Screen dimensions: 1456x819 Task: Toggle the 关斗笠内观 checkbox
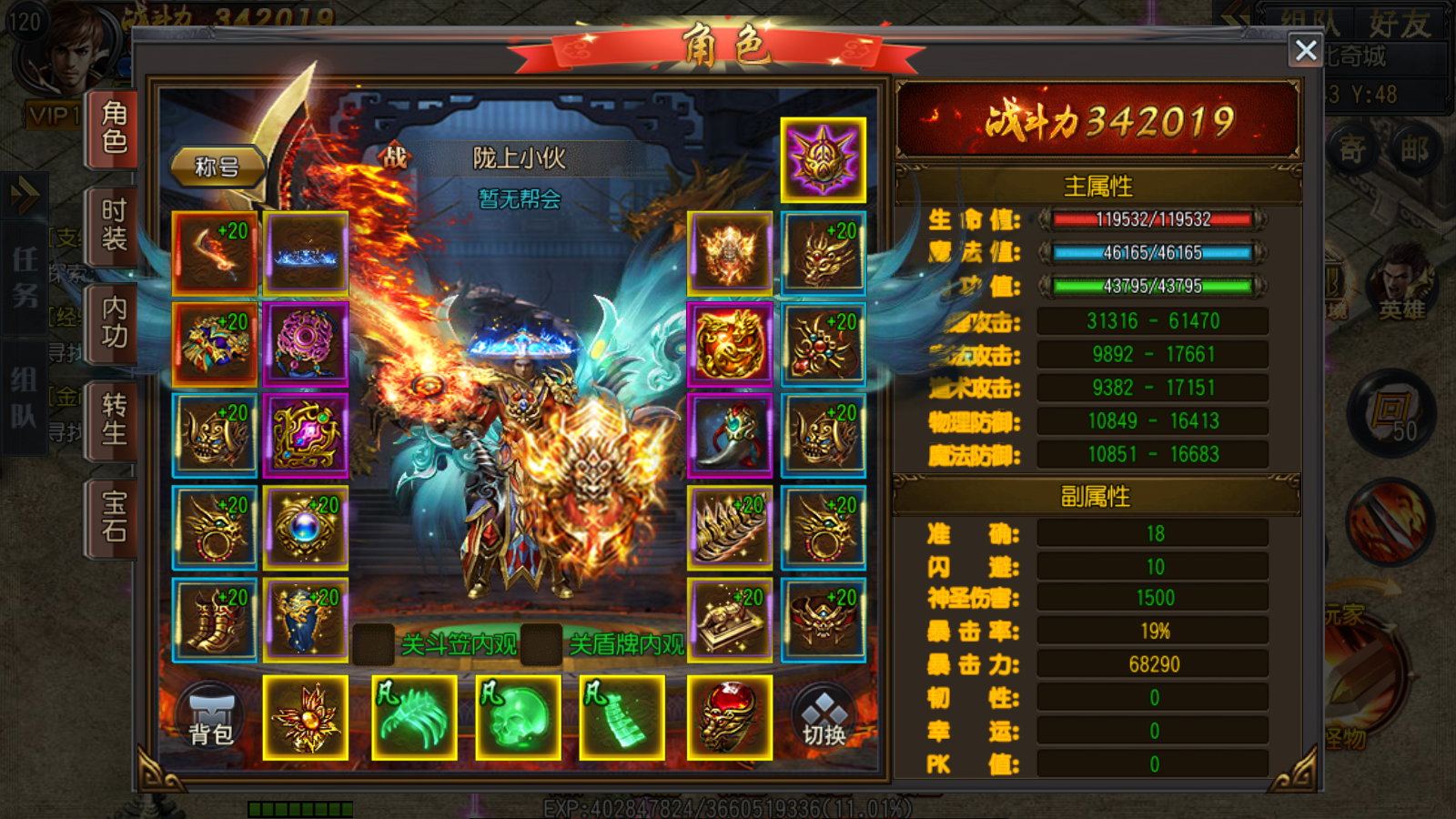[373, 644]
